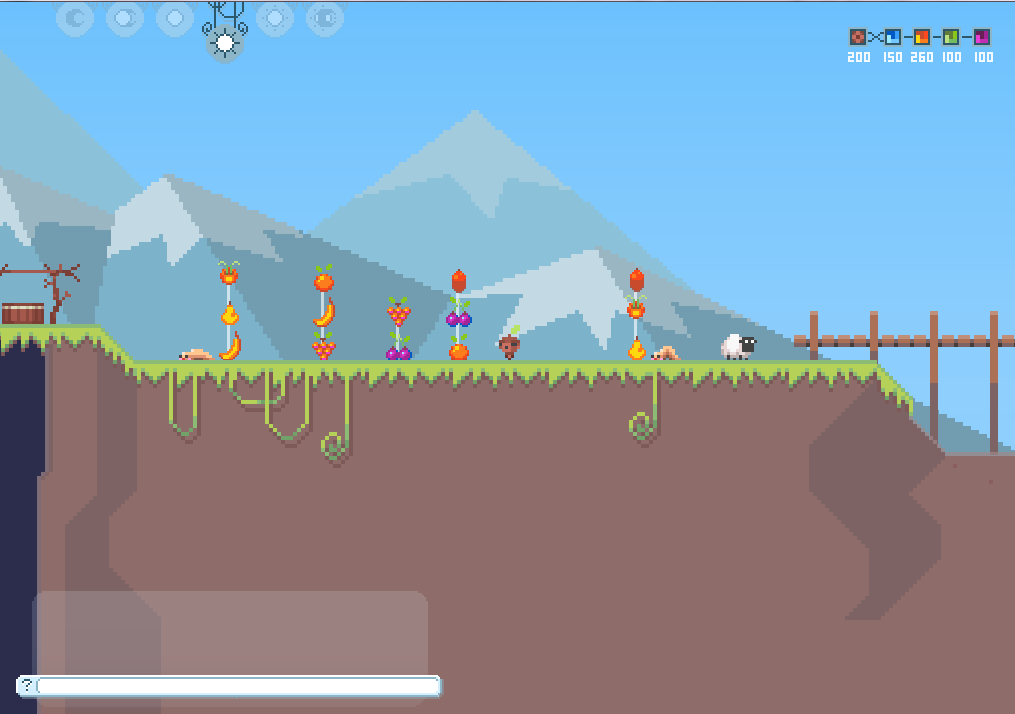Select the red-brown block resource icon
The image size is (1015, 714).
point(858,37)
